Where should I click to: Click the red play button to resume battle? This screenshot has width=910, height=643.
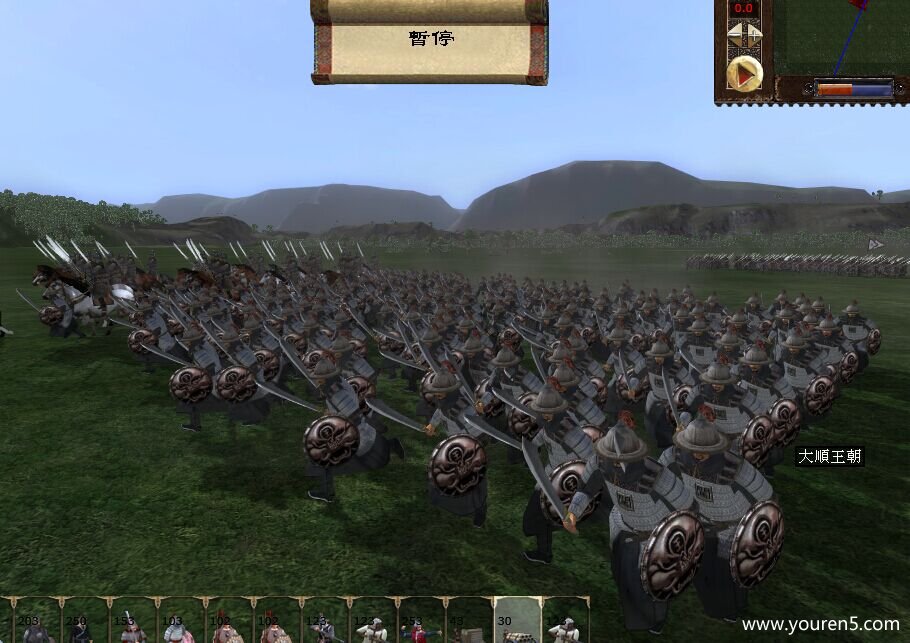tap(743, 73)
